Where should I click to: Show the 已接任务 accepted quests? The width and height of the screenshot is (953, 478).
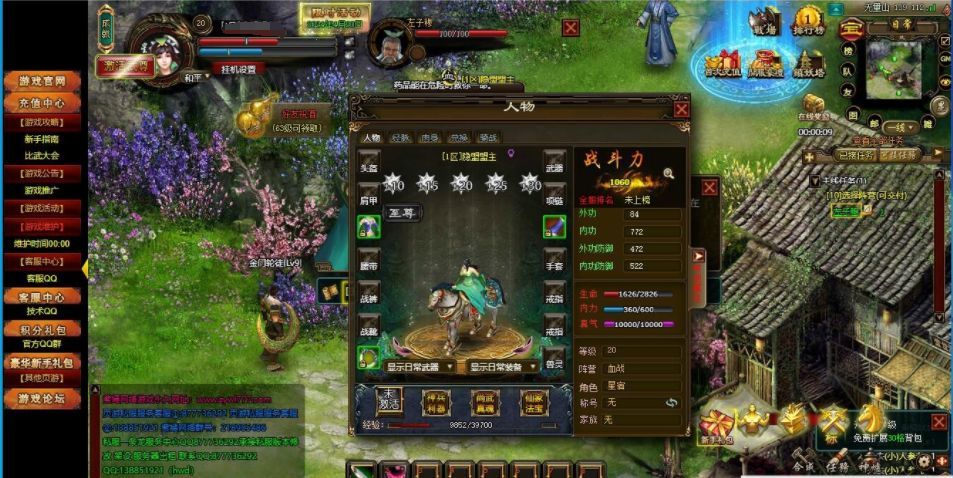pos(857,155)
